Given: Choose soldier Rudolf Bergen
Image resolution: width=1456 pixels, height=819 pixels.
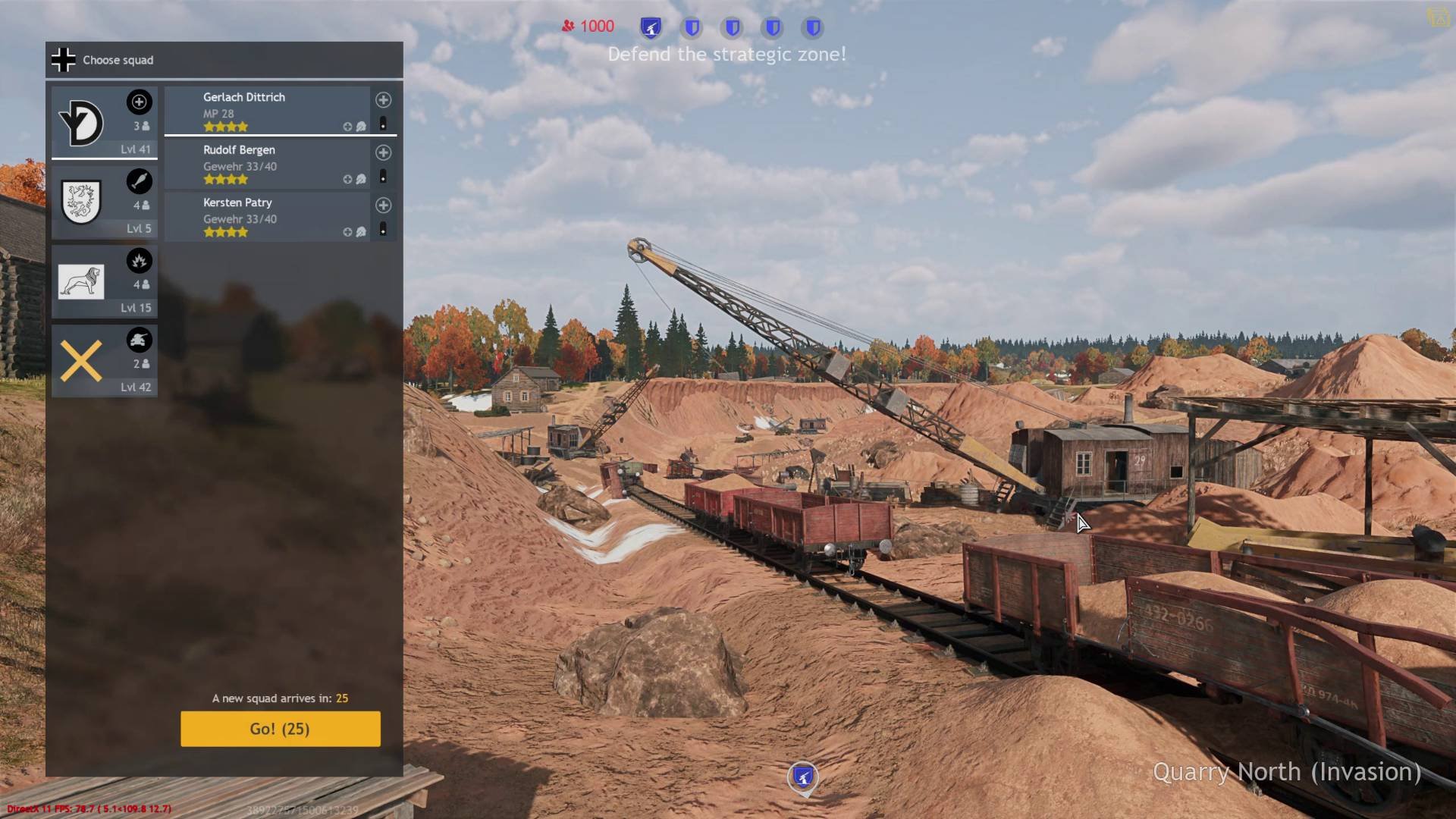Looking at the screenshot, I should [267, 164].
